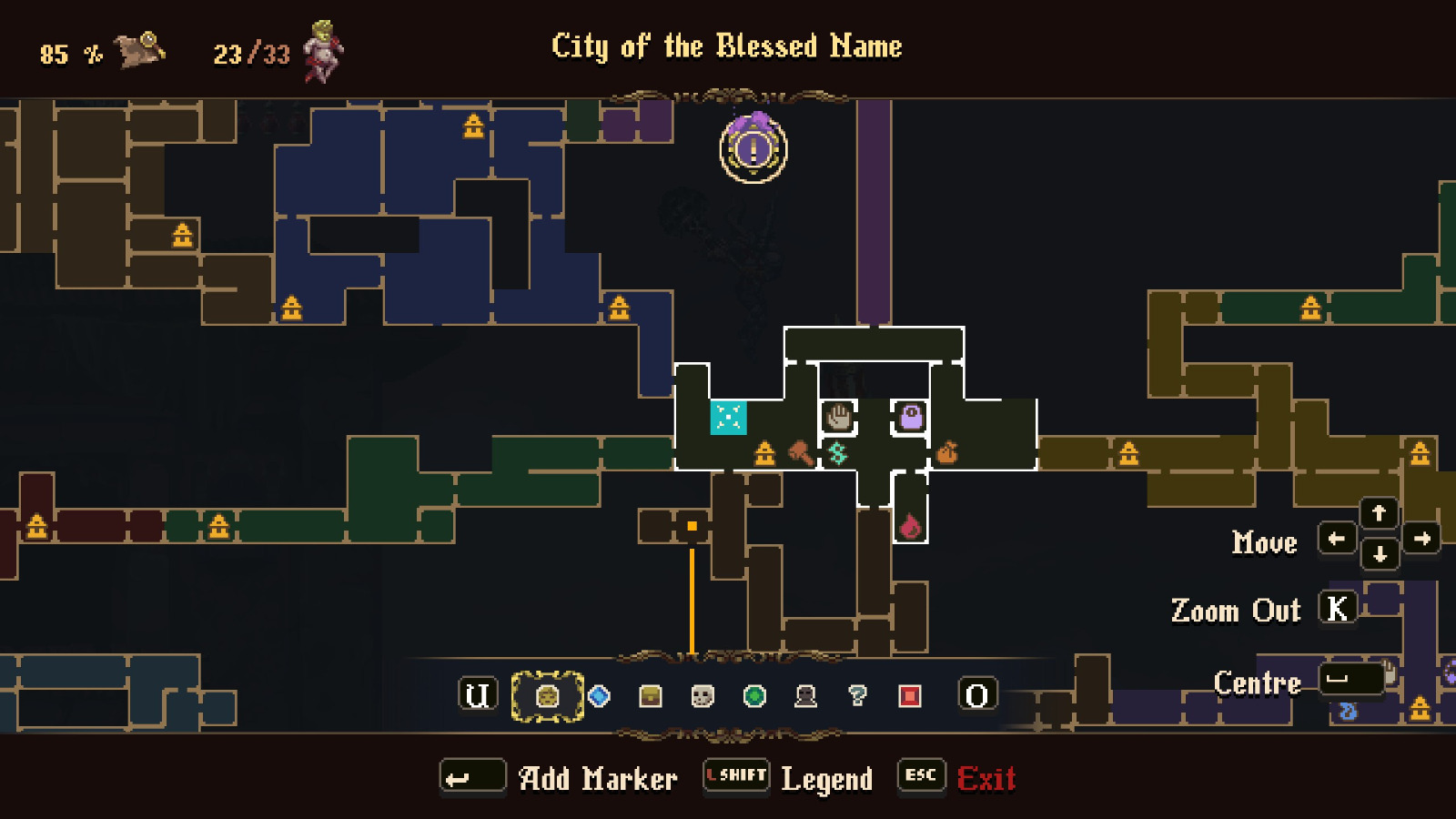Click the up arrow Move control

pyautogui.click(x=1379, y=513)
